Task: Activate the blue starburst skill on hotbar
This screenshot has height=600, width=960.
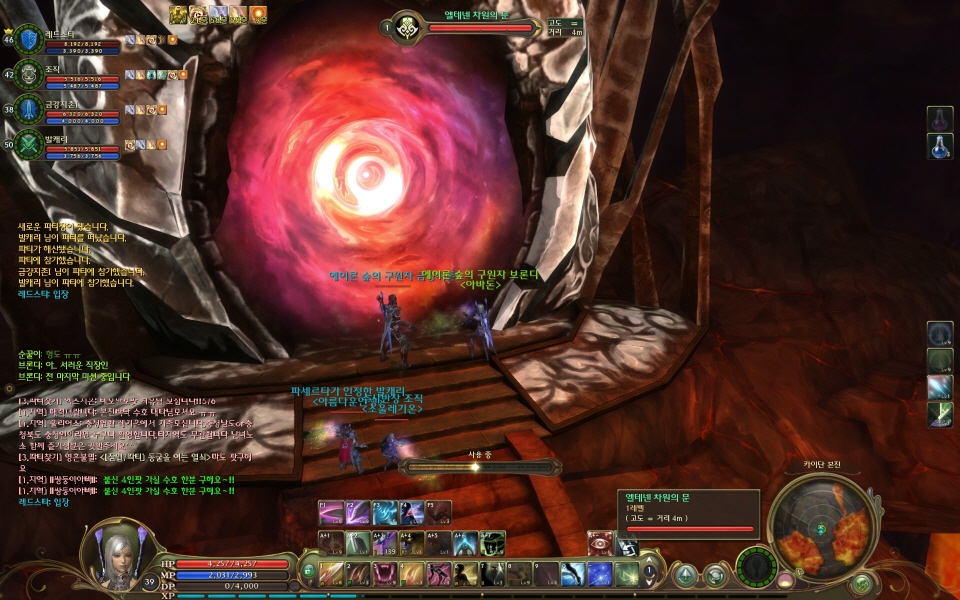Action: click(600, 574)
